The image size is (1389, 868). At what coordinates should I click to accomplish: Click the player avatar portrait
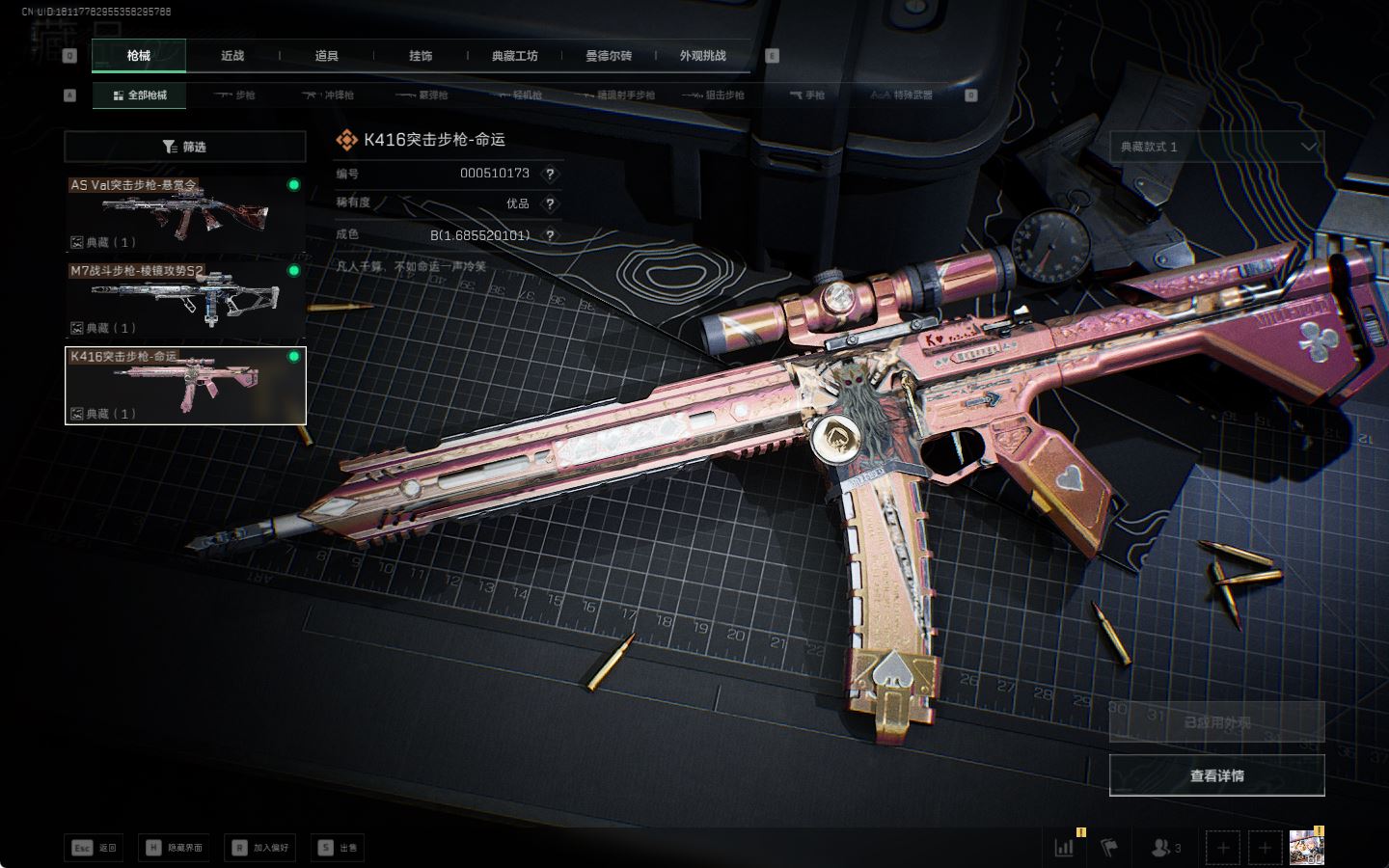pyautogui.click(x=1306, y=848)
